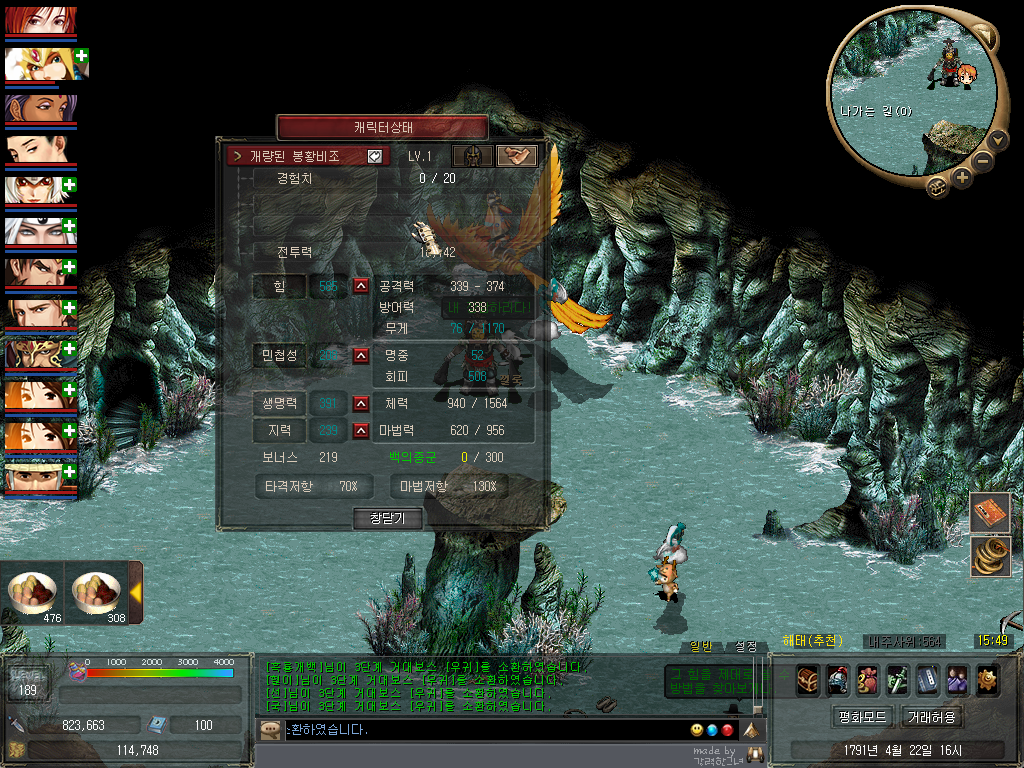Toggle 평화모드 (peace mode)
The image size is (1024, 768).
pos(861,717)
